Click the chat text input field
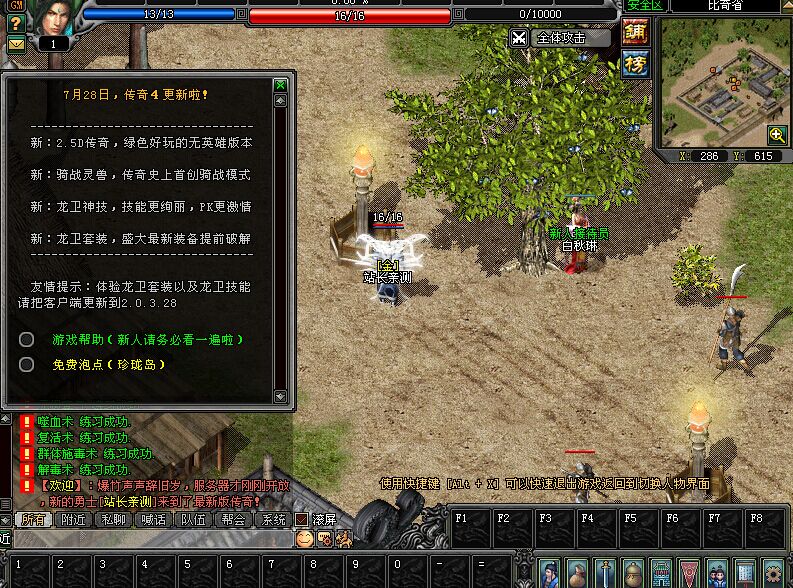The image size is (793, 588). tap(150, 538)
